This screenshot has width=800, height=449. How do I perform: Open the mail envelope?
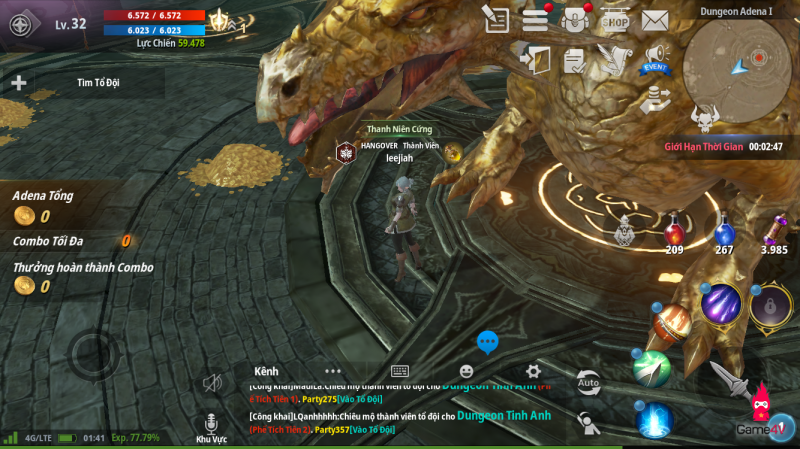pos(655,18)
